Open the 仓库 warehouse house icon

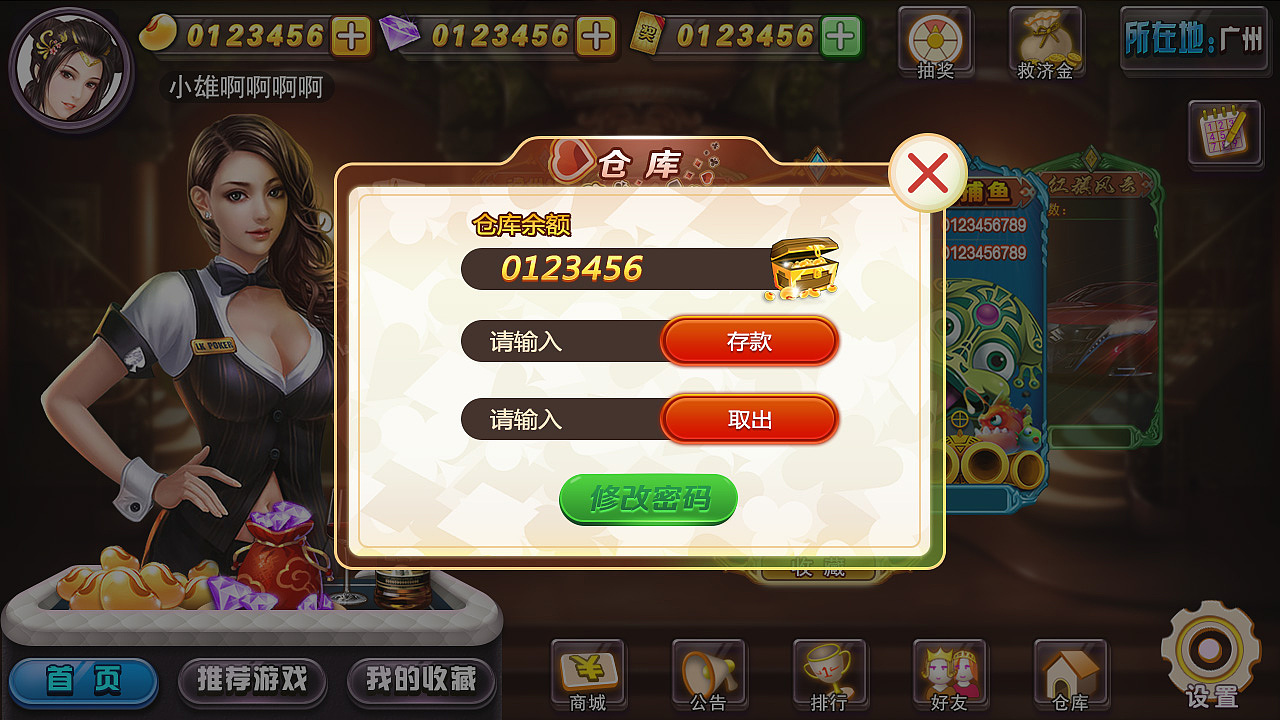(x=1068, y=670)
